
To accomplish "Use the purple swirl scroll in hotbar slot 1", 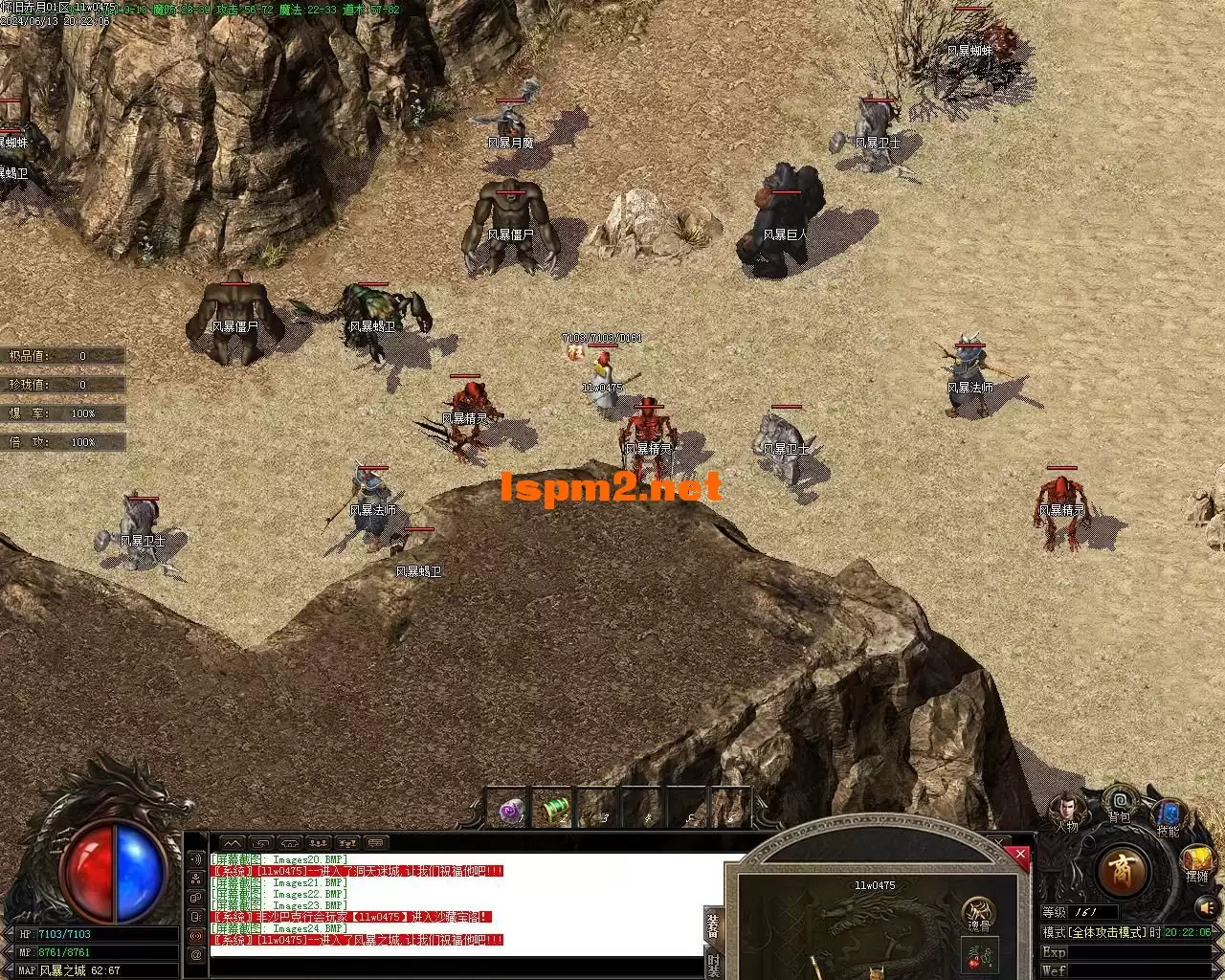I will (x=512, y=812).
